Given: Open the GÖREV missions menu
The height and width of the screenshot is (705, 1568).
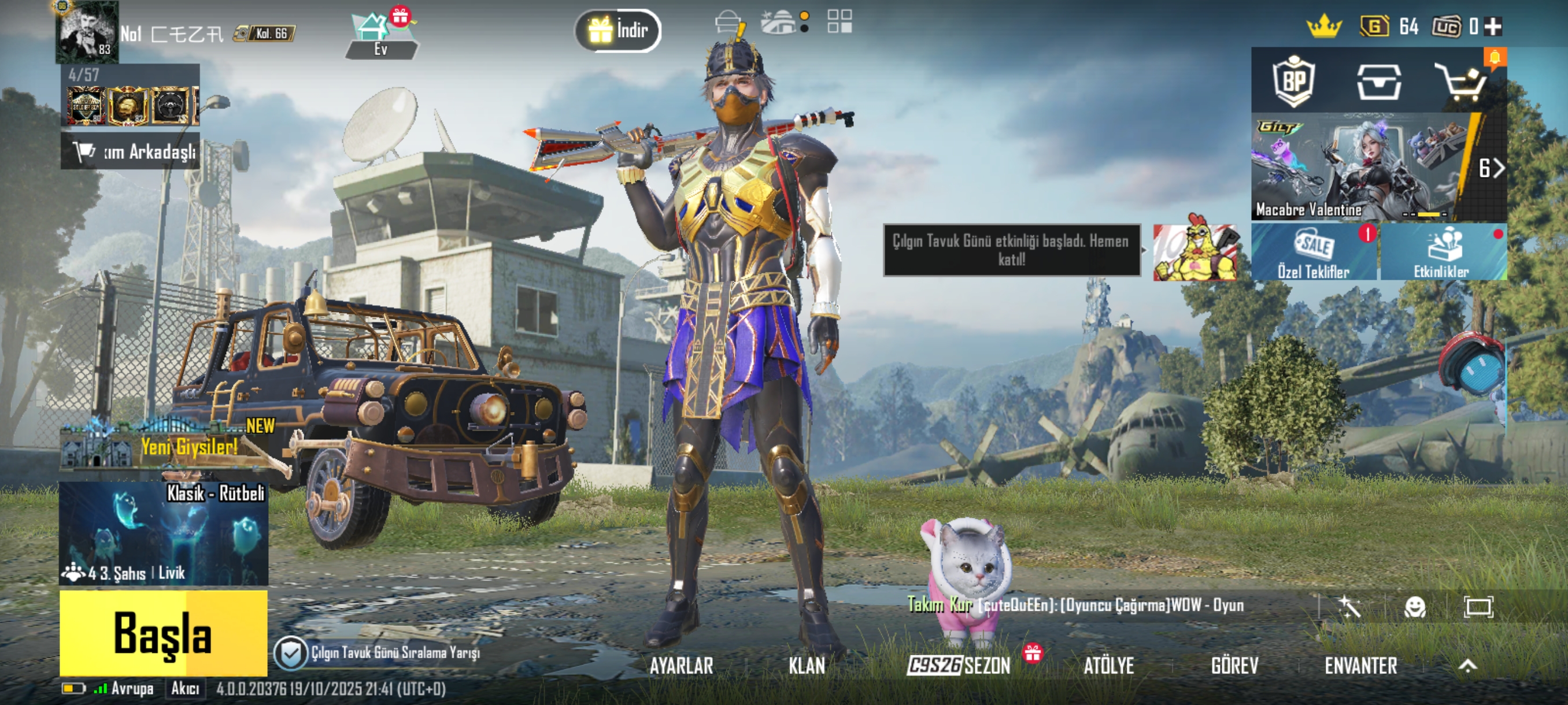Looking at the screenshot, I should tap(1234, 666).
